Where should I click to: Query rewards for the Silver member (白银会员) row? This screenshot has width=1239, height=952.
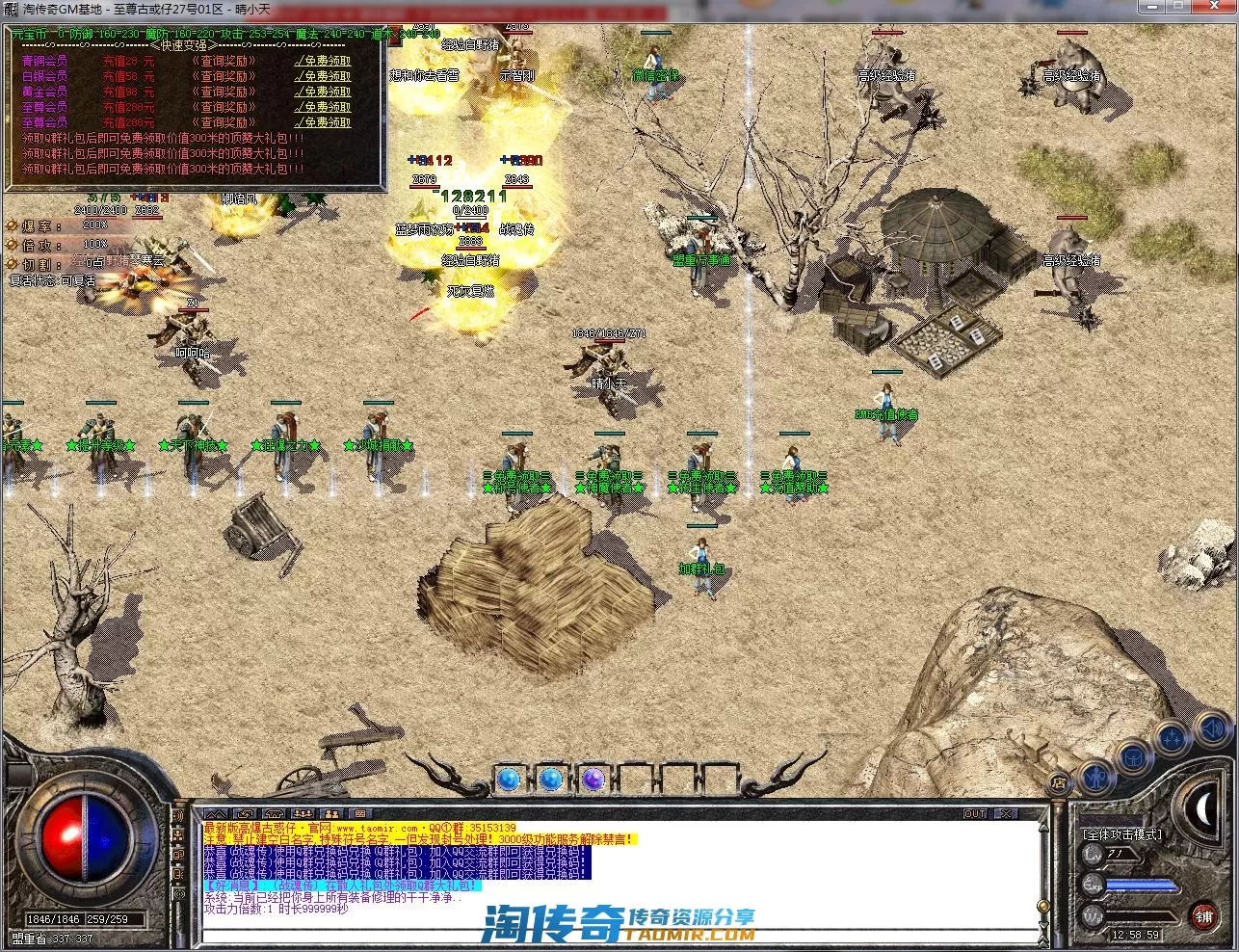(x=223, y=76)
